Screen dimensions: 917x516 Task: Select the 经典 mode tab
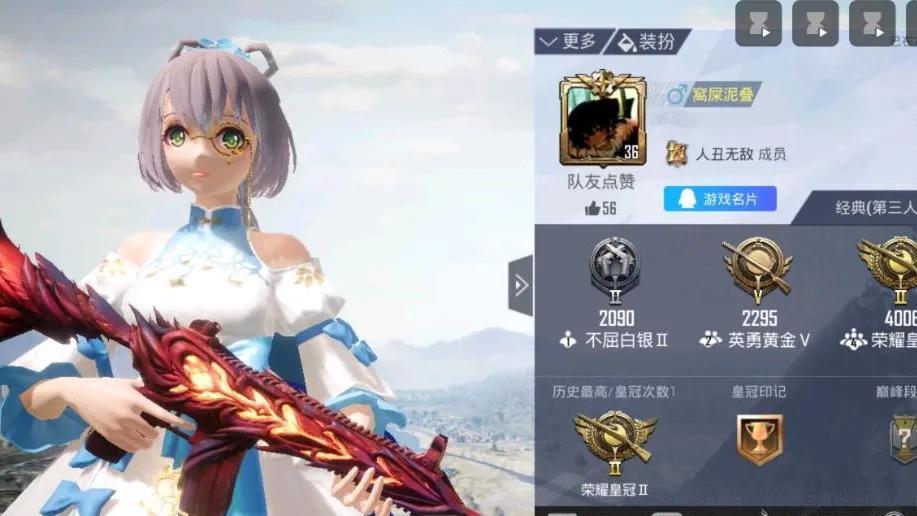[x=870, y=208]
